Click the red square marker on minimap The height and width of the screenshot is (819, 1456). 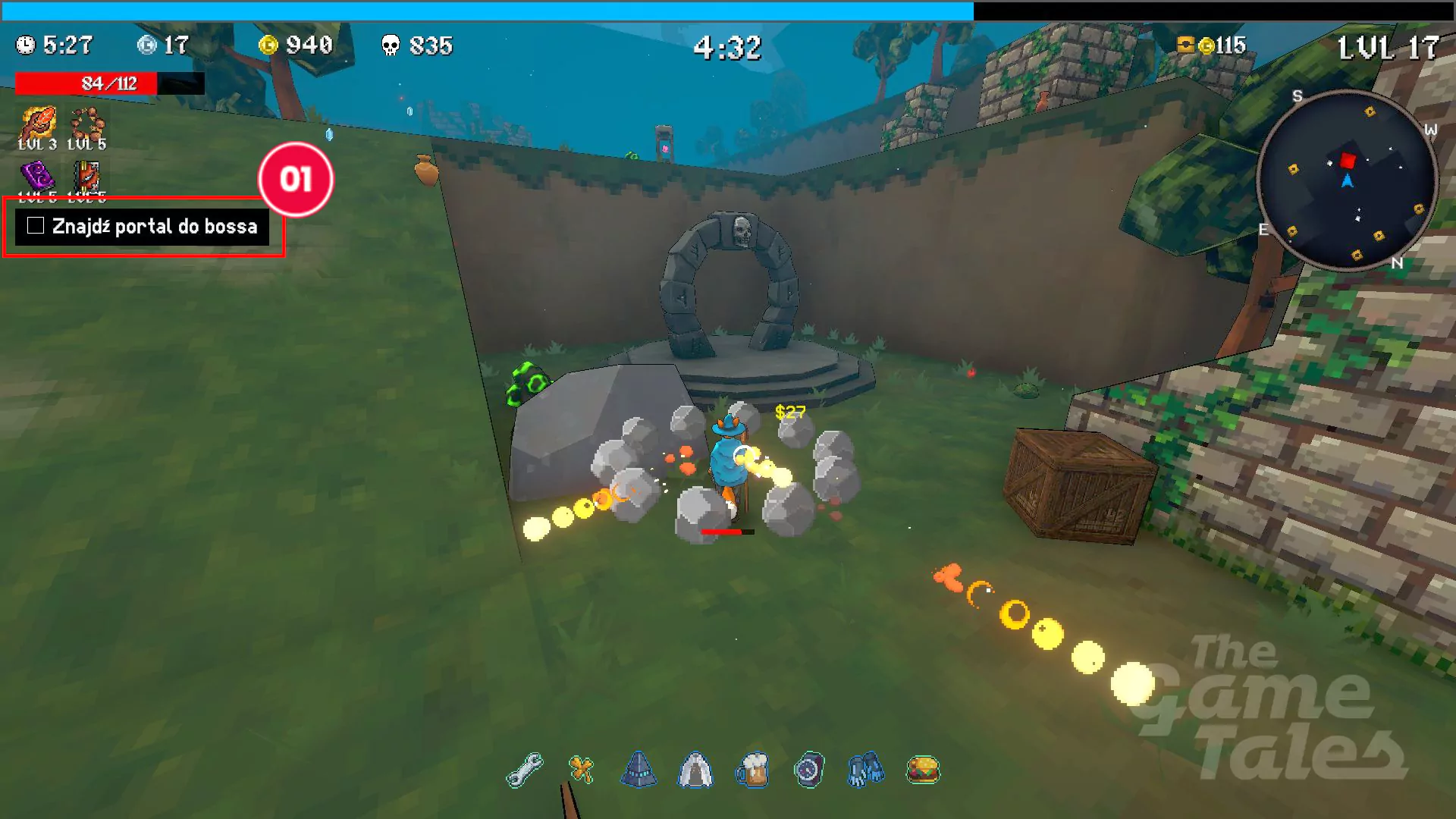pos(1348,161)
